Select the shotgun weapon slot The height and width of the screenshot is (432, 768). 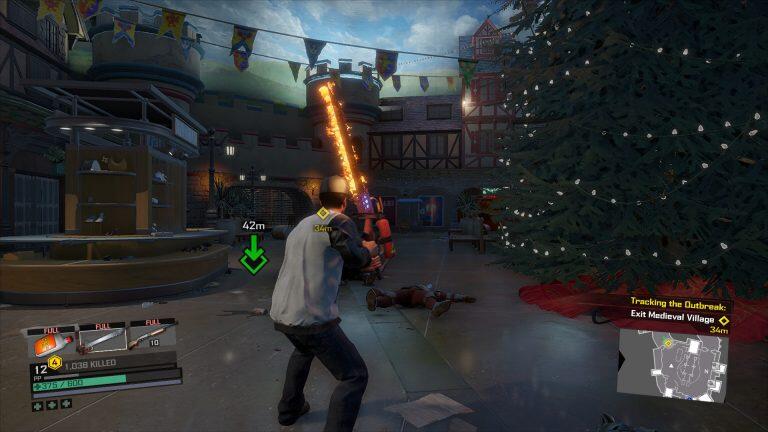point(151,340)
